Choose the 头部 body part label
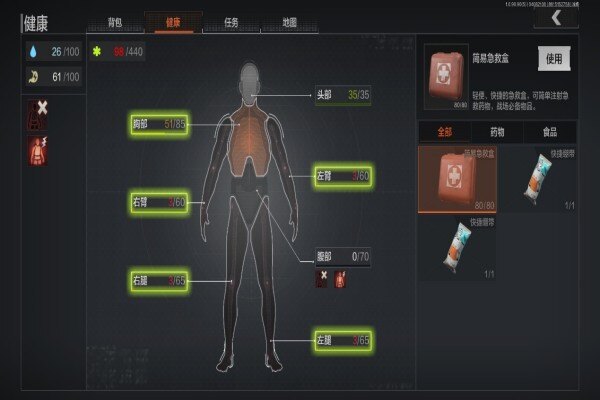 point(344,97)
